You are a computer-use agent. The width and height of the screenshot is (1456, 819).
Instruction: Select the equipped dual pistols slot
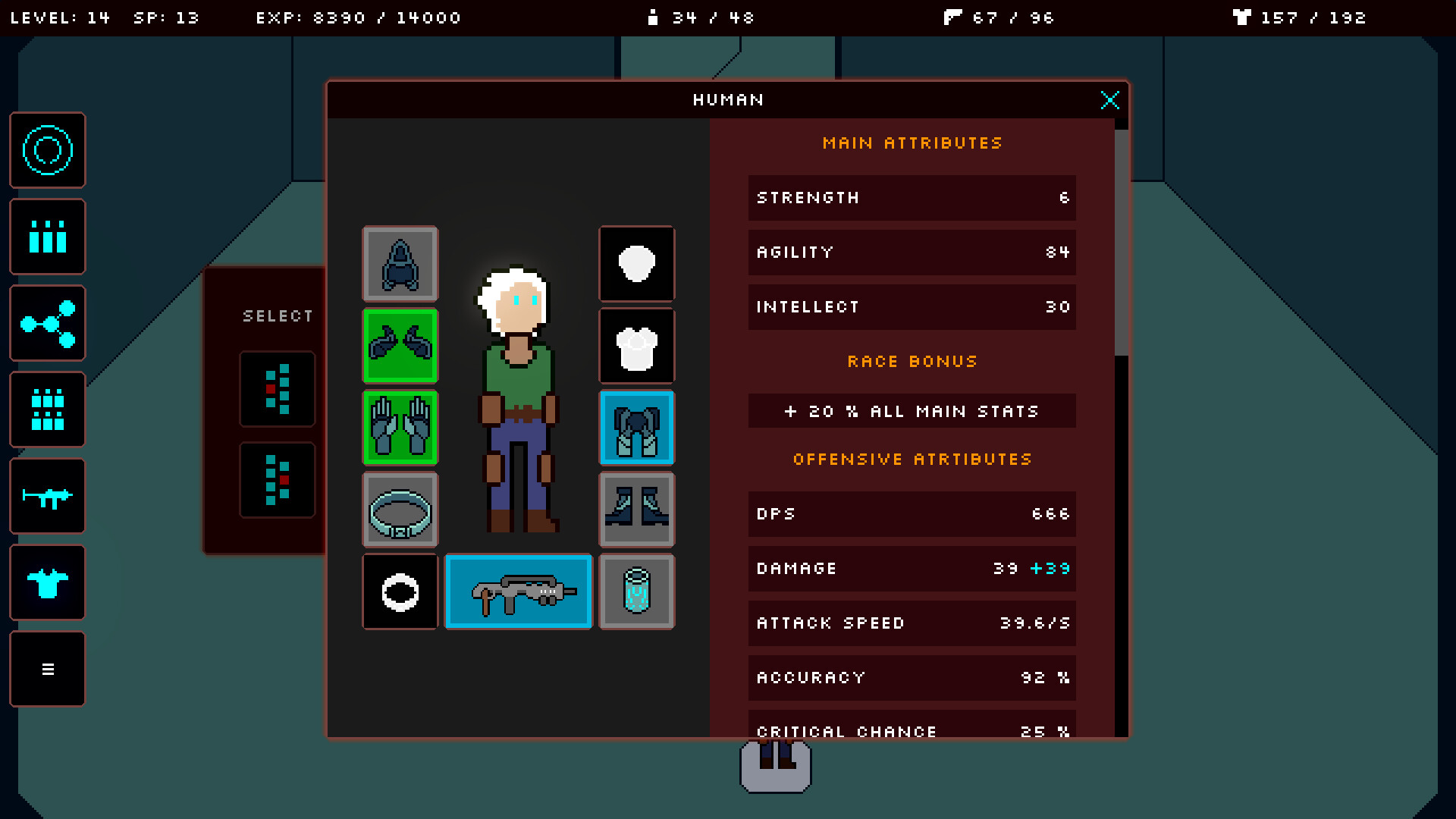point(400,346)
